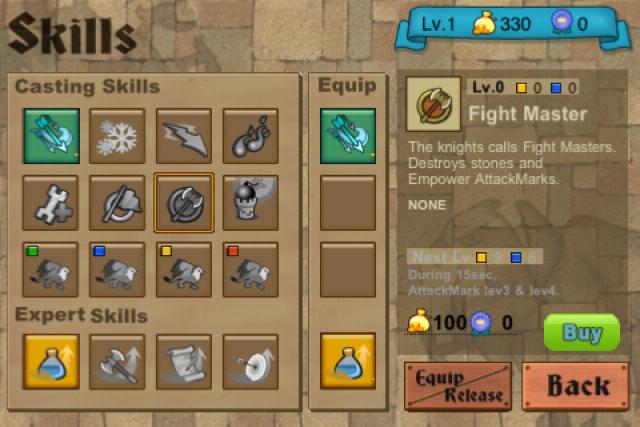Choose the lightning bolt casting skill

184,136
